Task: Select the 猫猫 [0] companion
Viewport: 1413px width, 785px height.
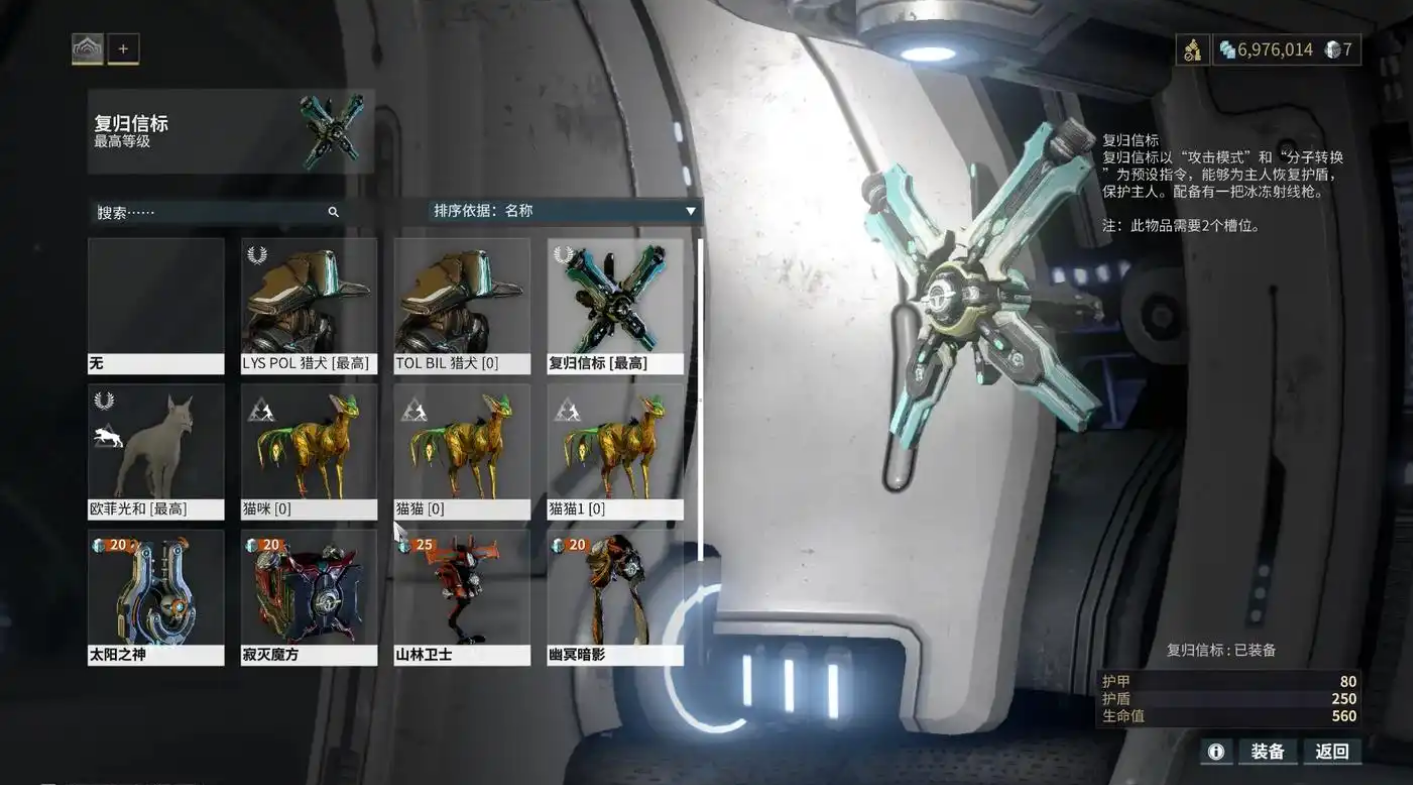Action: point(462,452)
